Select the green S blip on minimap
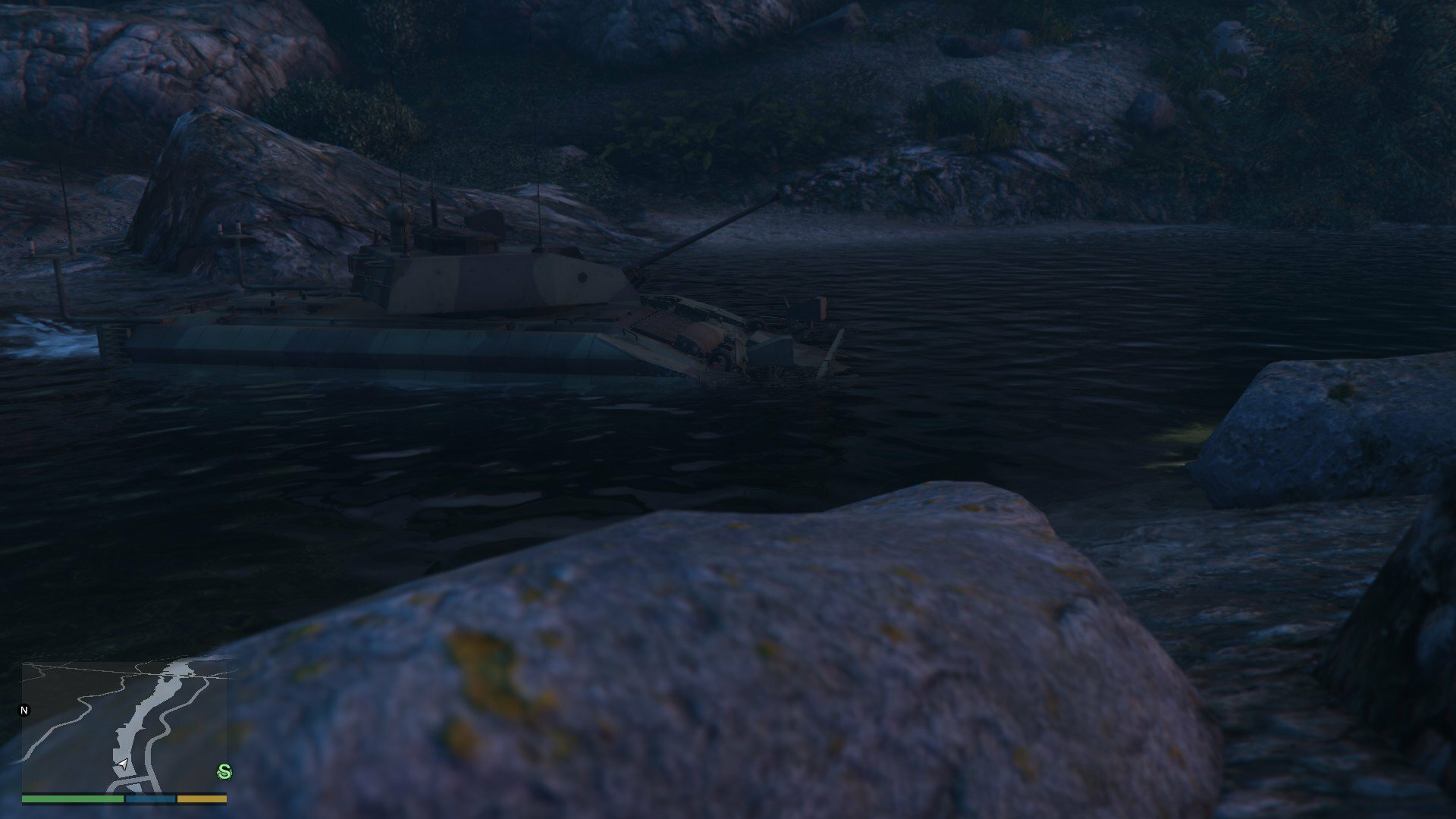This screenshot has height=819, width=1456. point(224,772)
